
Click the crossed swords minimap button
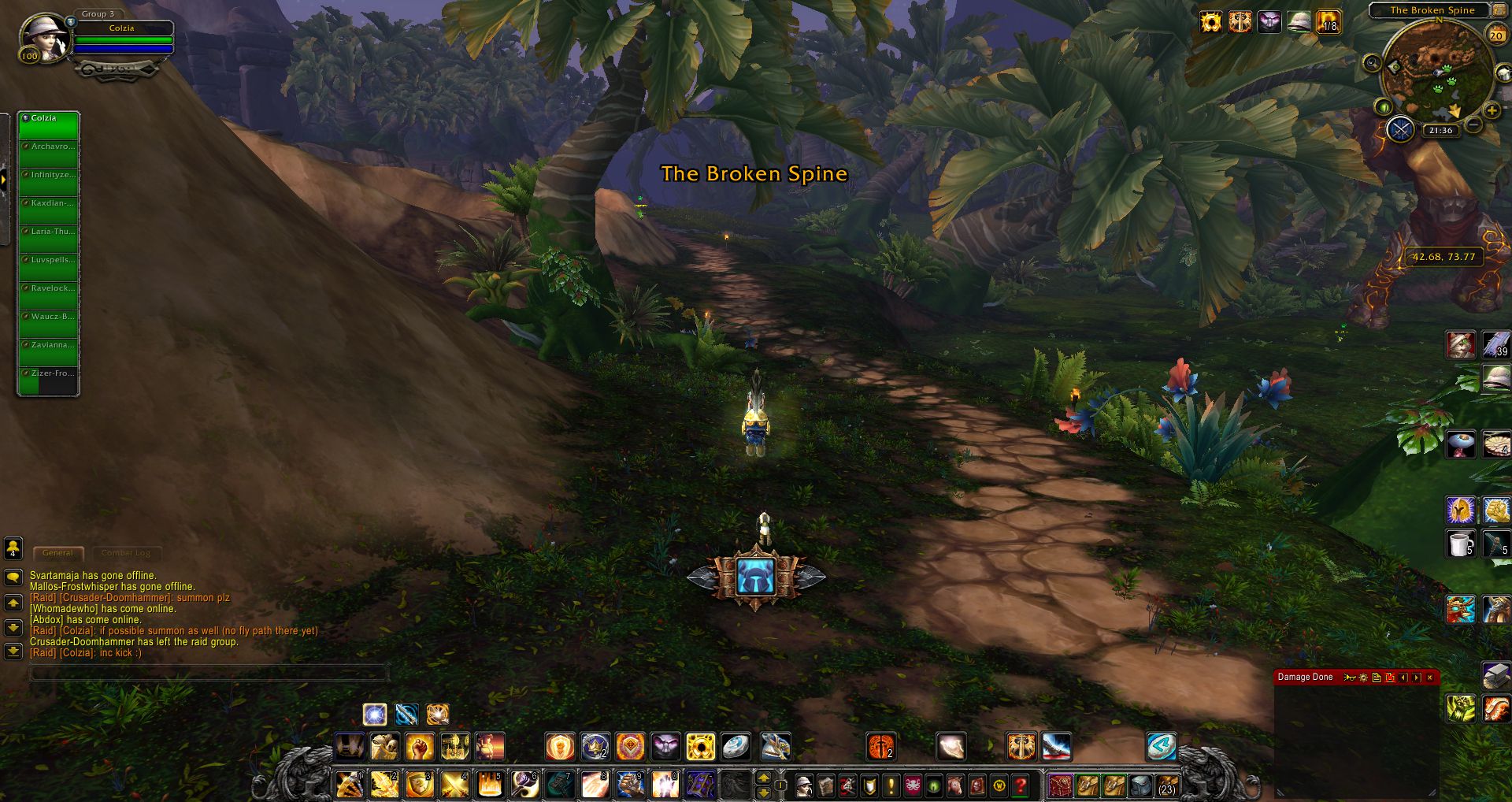(x=1400, y=129)
